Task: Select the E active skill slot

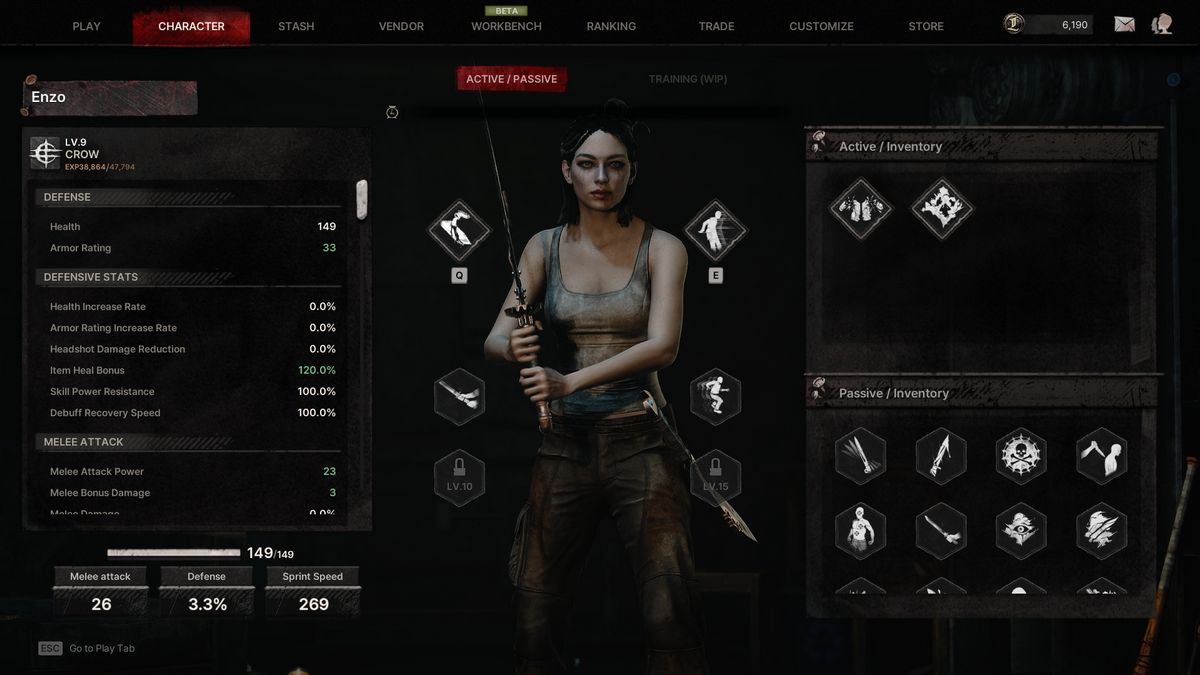Action: tap(715, 231)
